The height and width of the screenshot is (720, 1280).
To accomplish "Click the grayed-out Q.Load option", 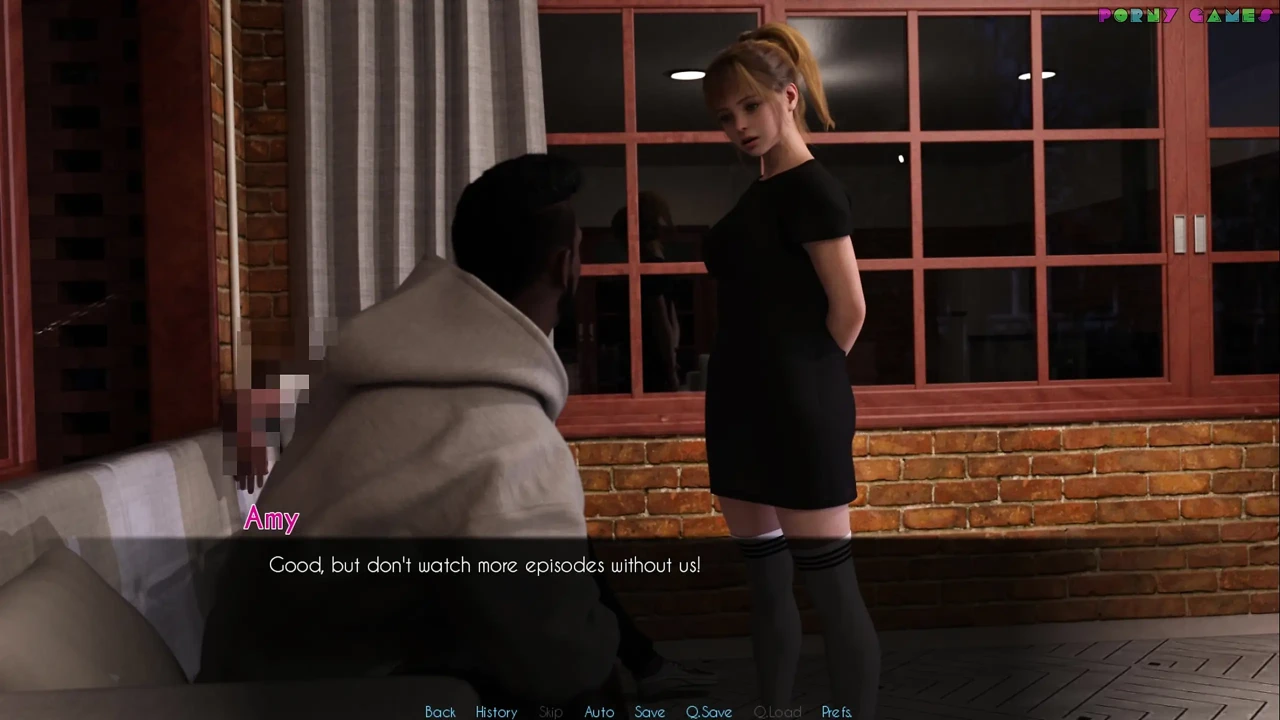I will 778,711.
